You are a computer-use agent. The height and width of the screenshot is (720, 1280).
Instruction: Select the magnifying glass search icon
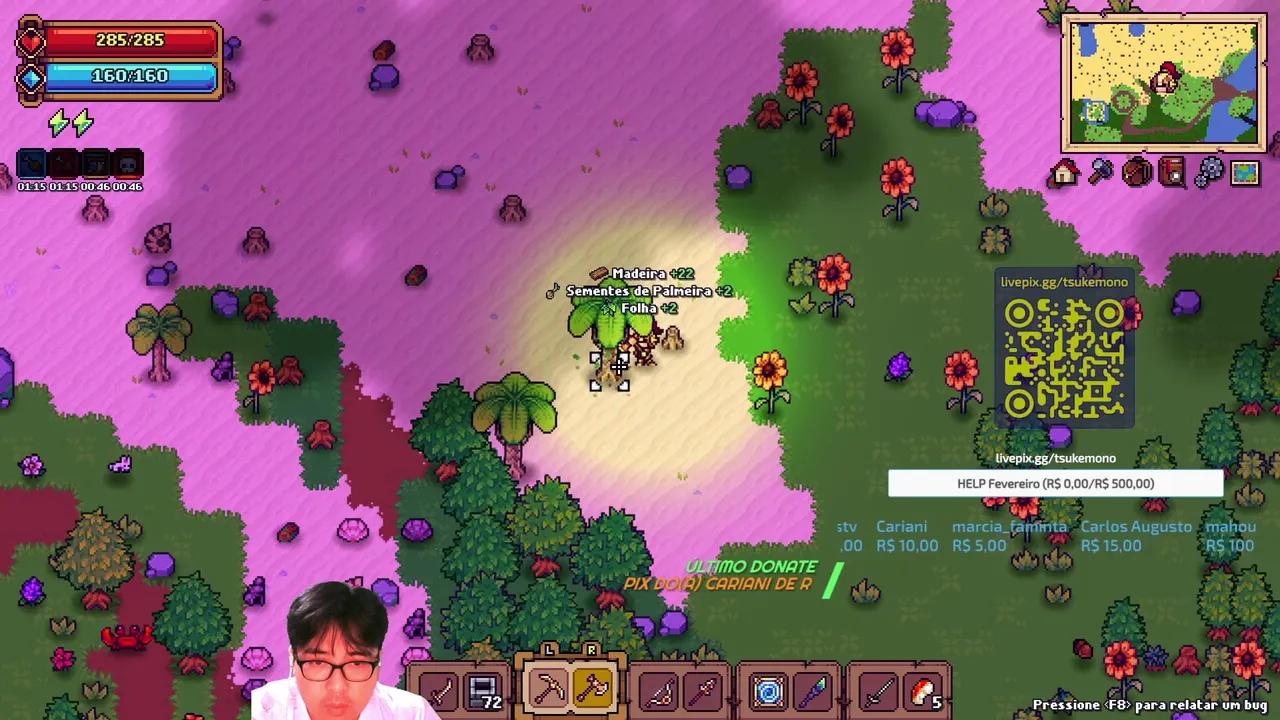click(1099, 172)
